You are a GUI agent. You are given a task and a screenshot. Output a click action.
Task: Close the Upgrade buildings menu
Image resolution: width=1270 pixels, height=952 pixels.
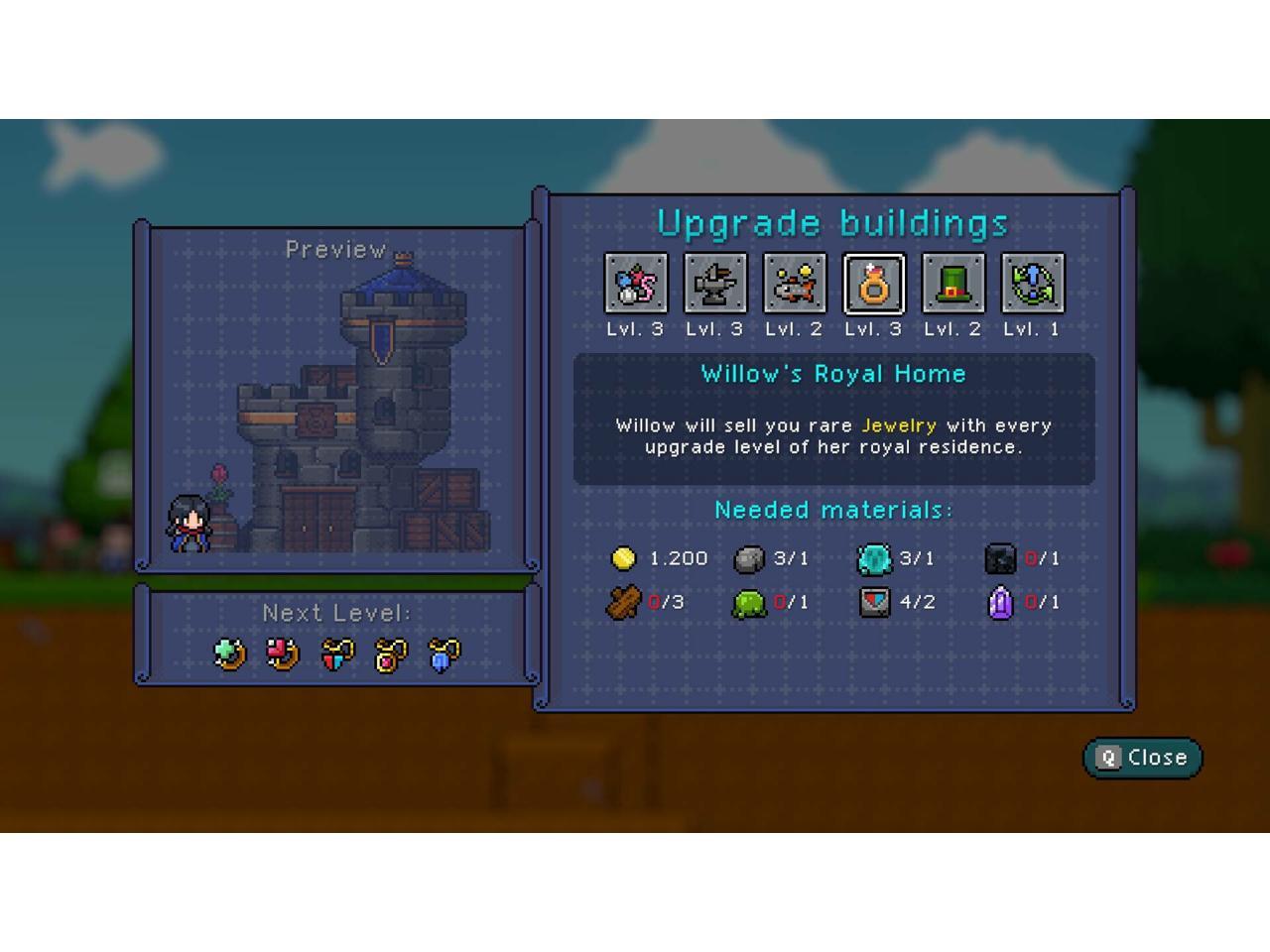1142,758
